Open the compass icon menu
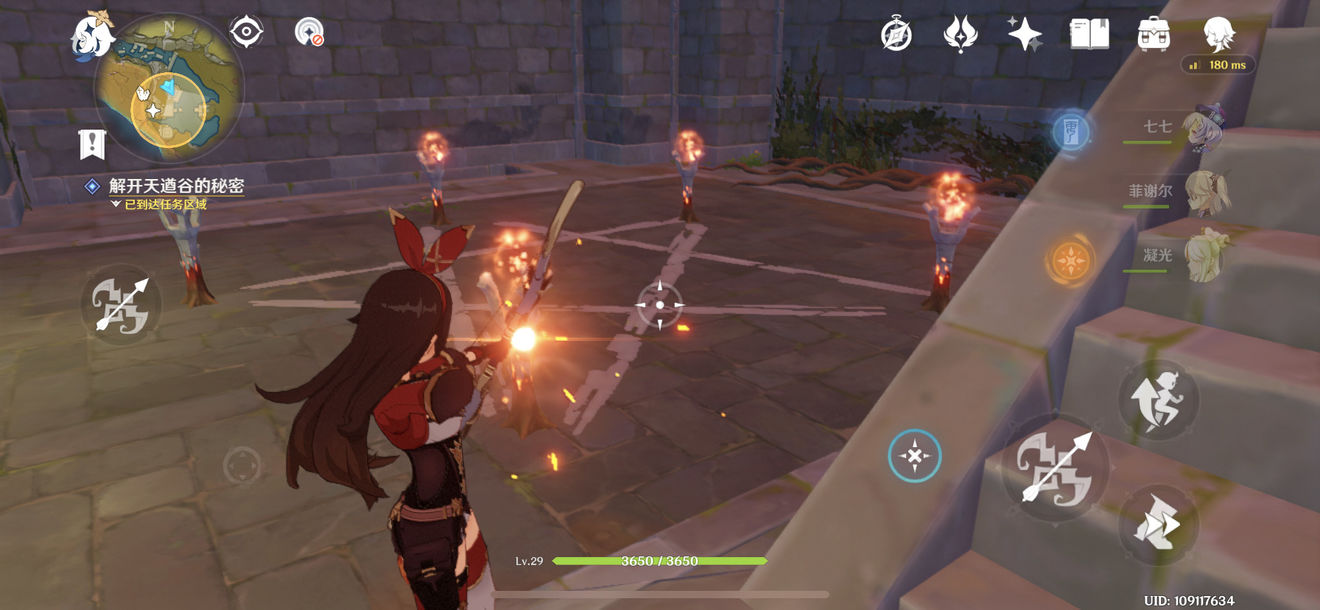 coord(896,34)
